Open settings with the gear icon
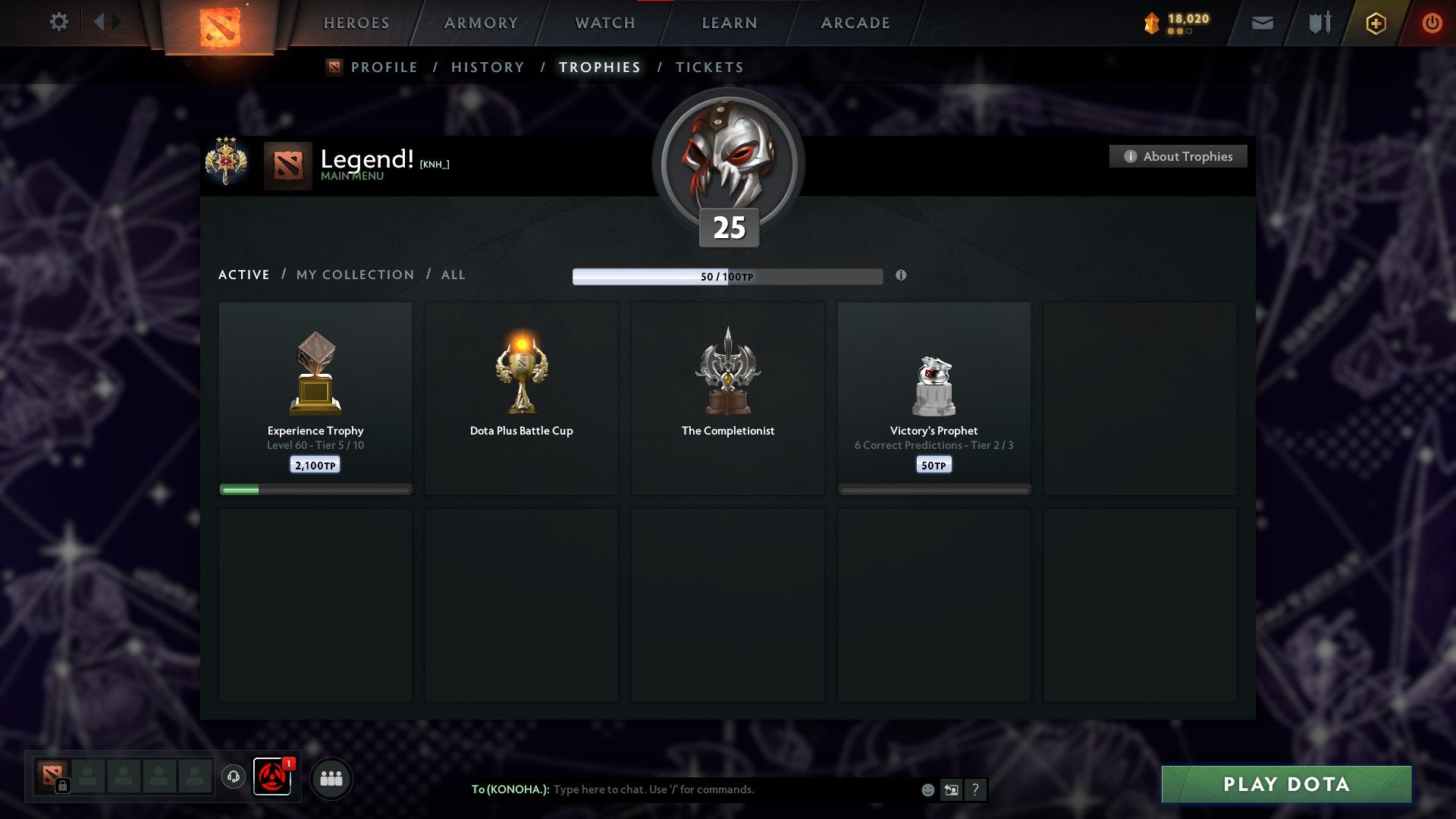This screenshot has width=1456, height=819. [58, 22]
